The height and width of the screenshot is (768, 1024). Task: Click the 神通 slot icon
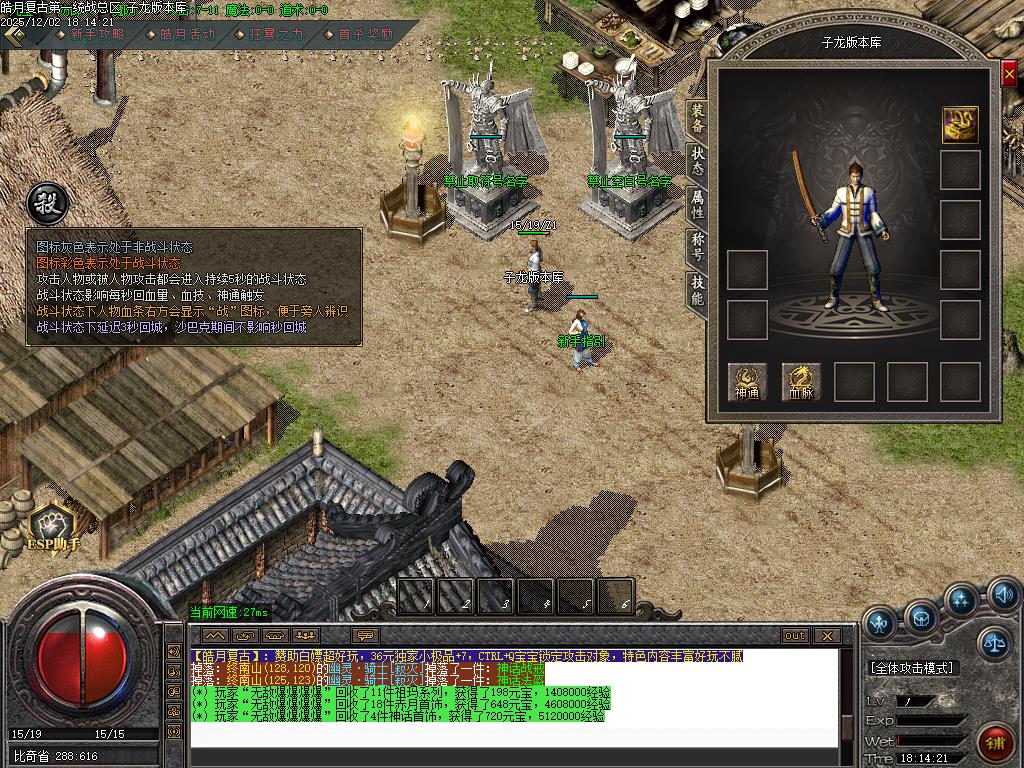click(x=747, y=381)
